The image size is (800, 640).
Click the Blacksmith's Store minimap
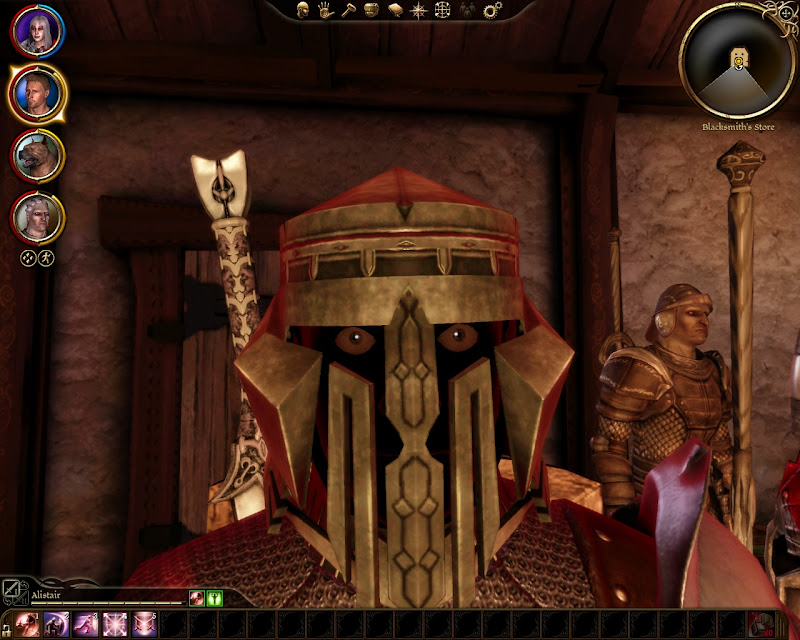click(x=738, y=62)
